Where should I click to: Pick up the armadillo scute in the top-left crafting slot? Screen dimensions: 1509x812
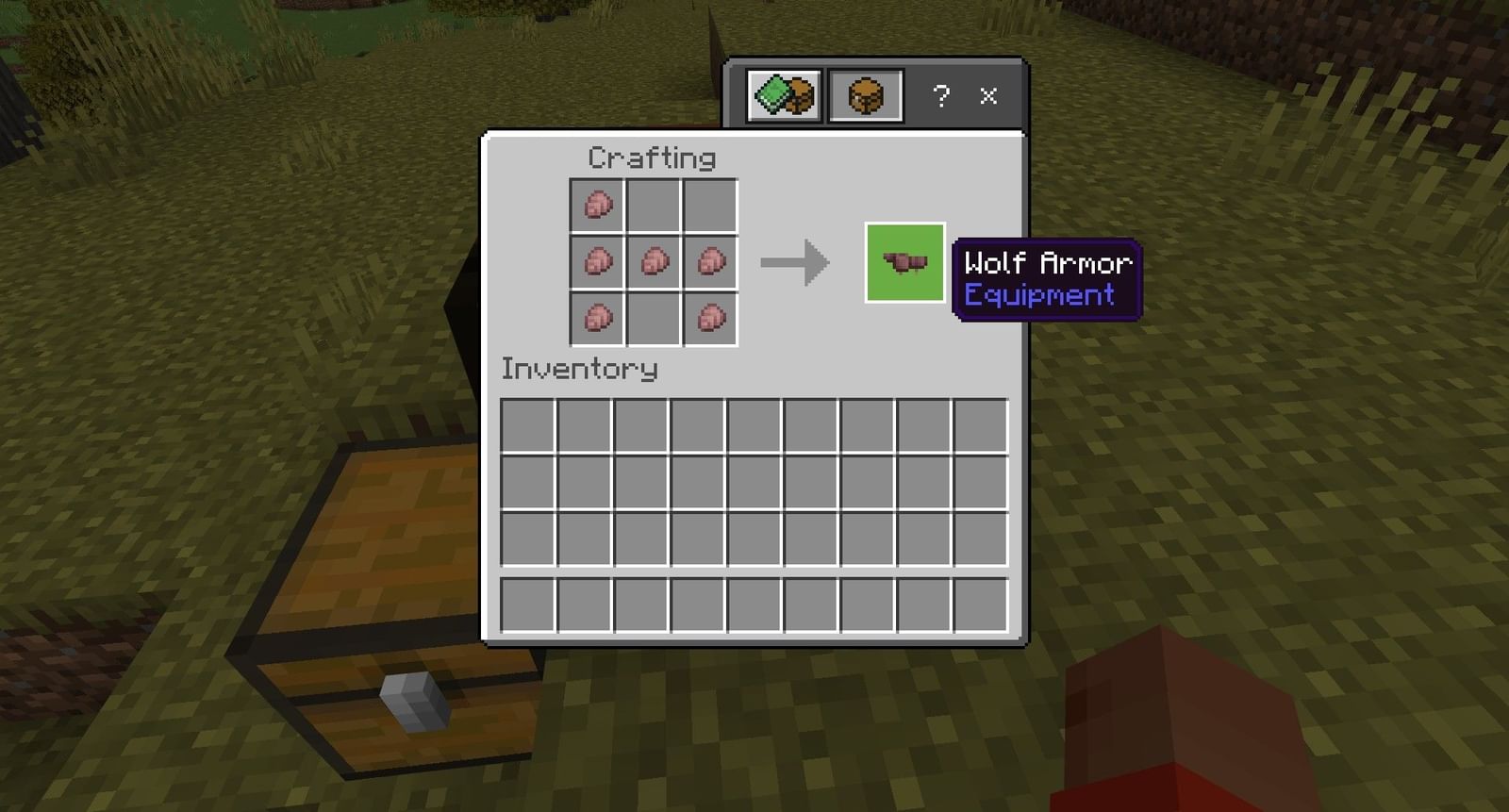597,203
